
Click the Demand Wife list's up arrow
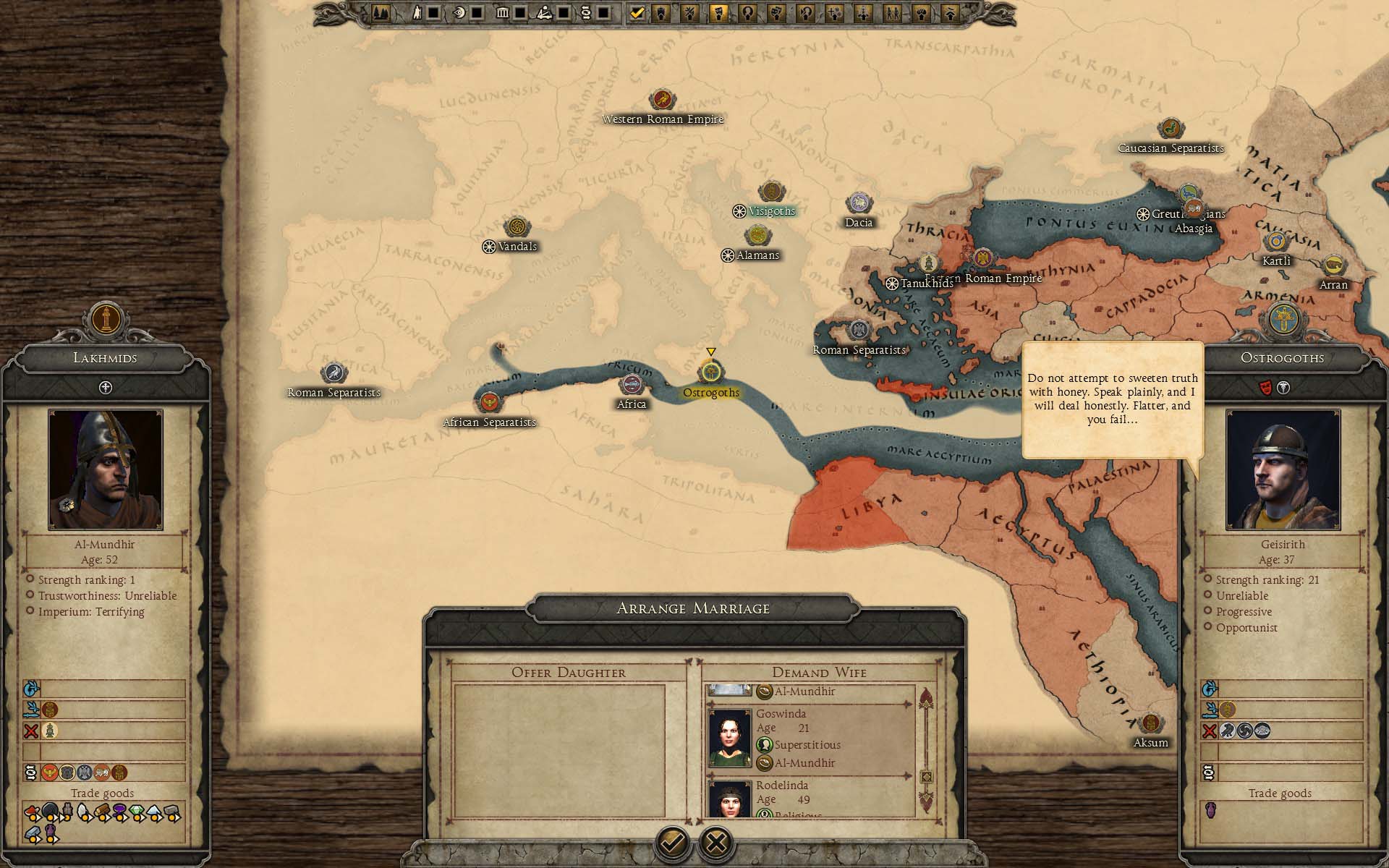pos(926,699)
